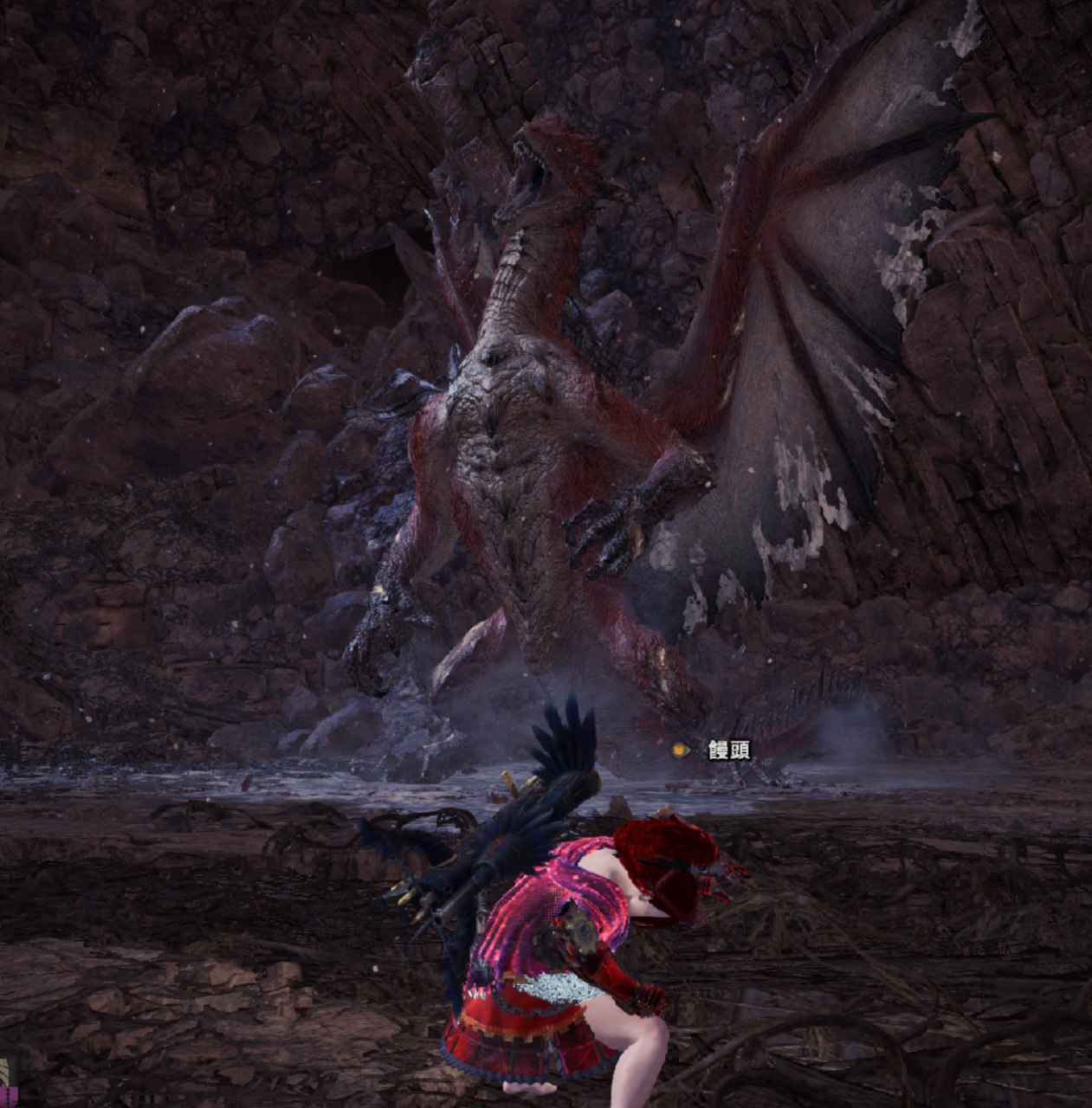Select the 饅頭 player name tag
The image size is (1092, 1108).
point(728,750)
